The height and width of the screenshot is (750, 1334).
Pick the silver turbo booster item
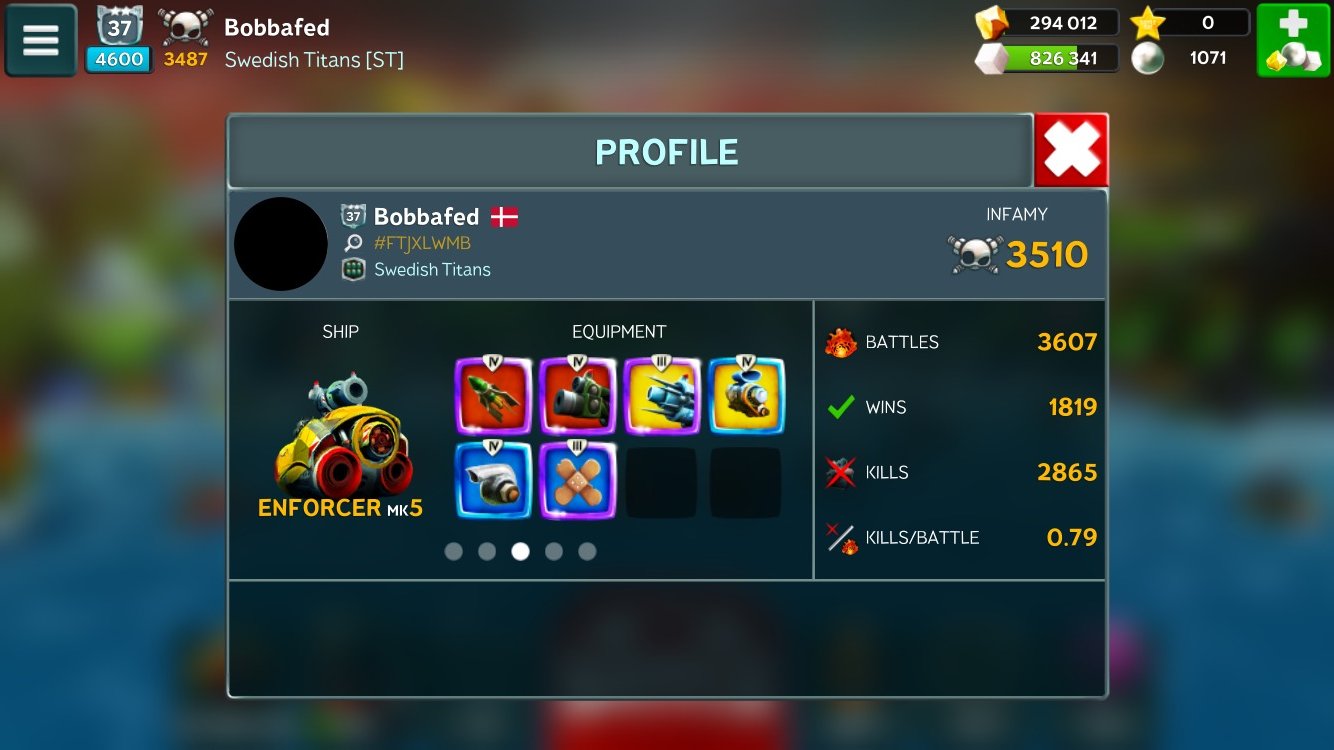coord(493,481)
